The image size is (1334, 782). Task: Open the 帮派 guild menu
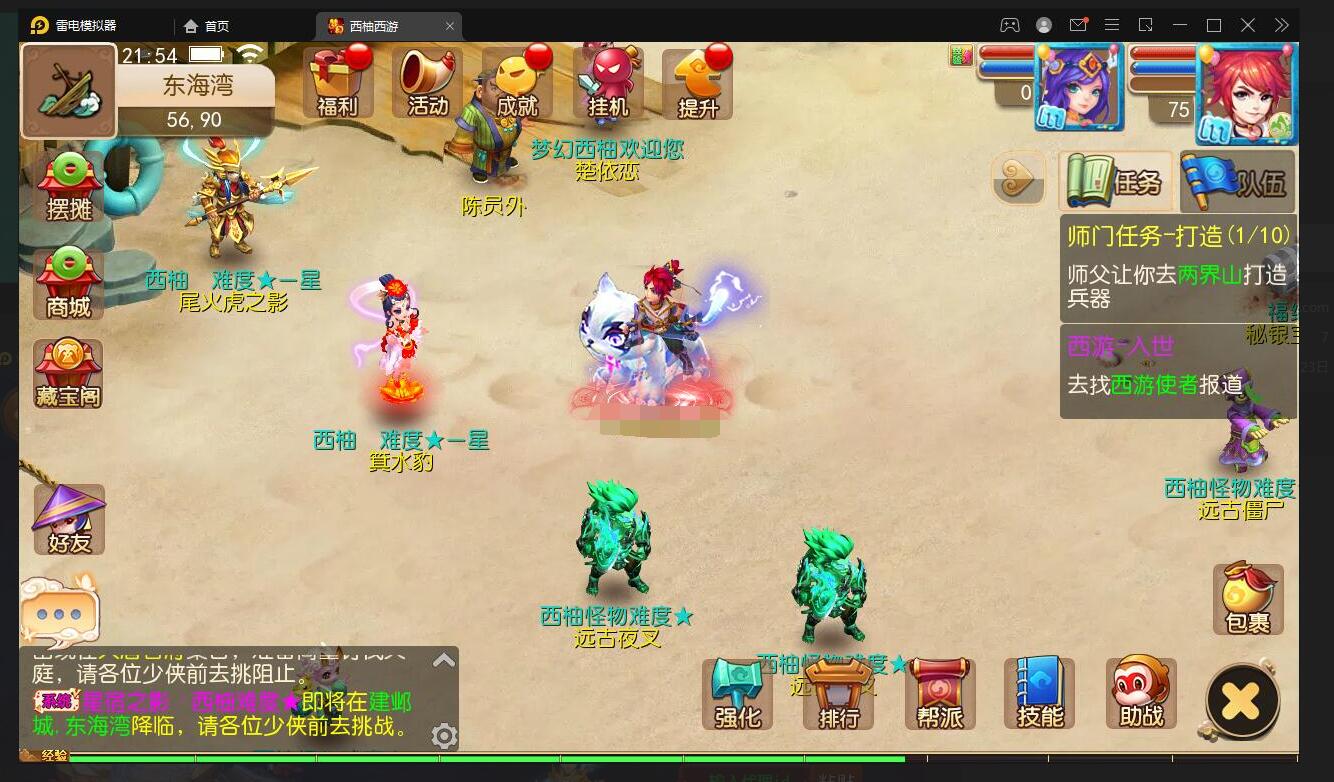[x=939, y=694]
